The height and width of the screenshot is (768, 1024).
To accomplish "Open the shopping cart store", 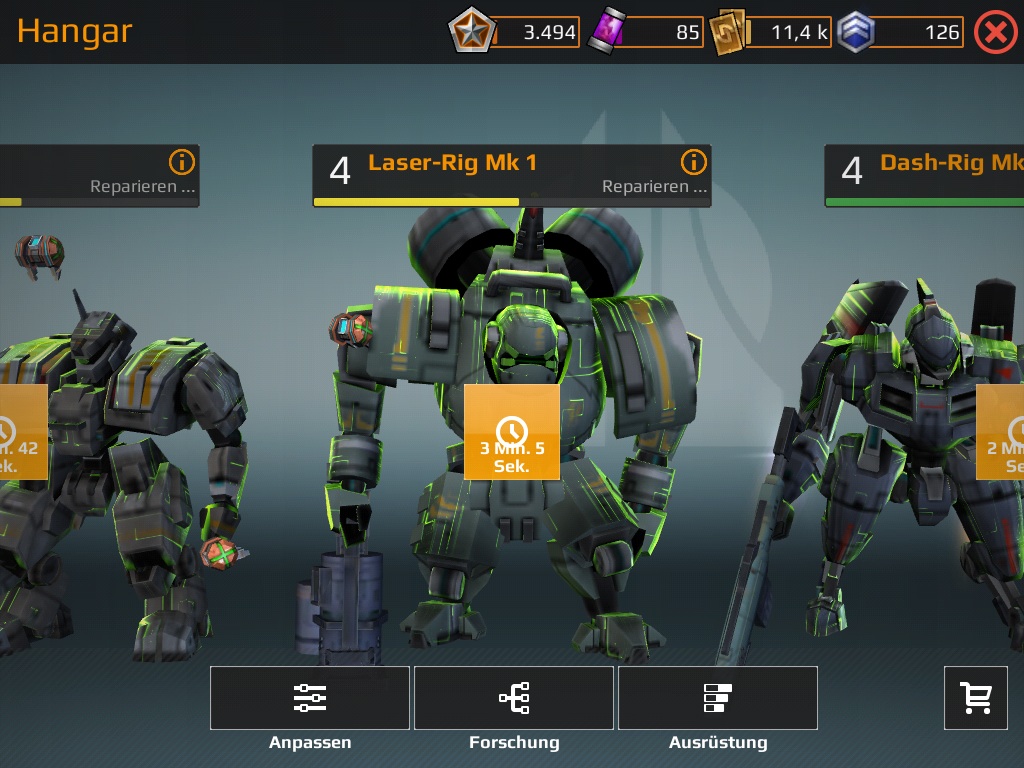I will [976, 698].
